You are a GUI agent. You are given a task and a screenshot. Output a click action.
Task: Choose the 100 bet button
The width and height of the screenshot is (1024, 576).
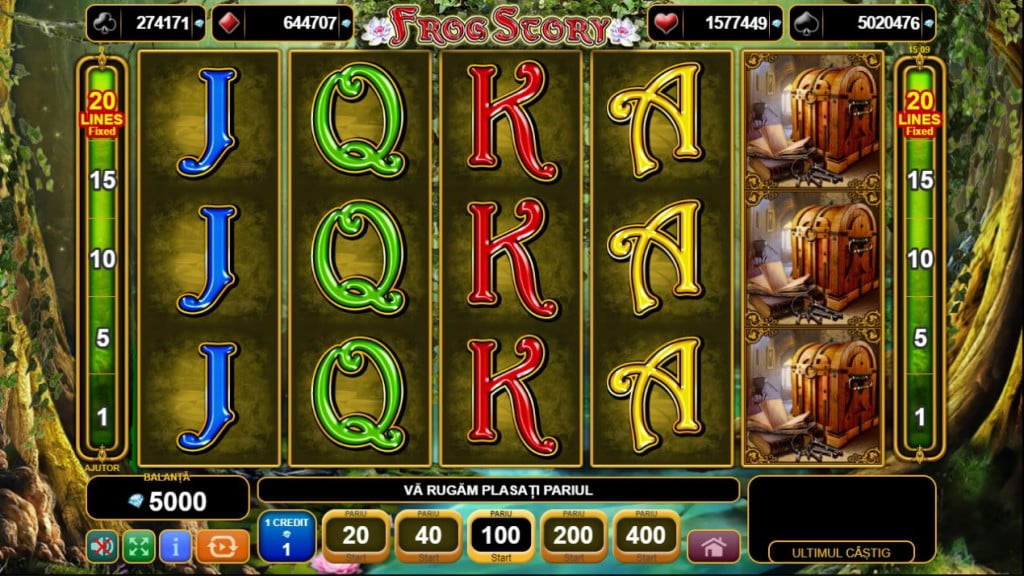click(501, 537)
